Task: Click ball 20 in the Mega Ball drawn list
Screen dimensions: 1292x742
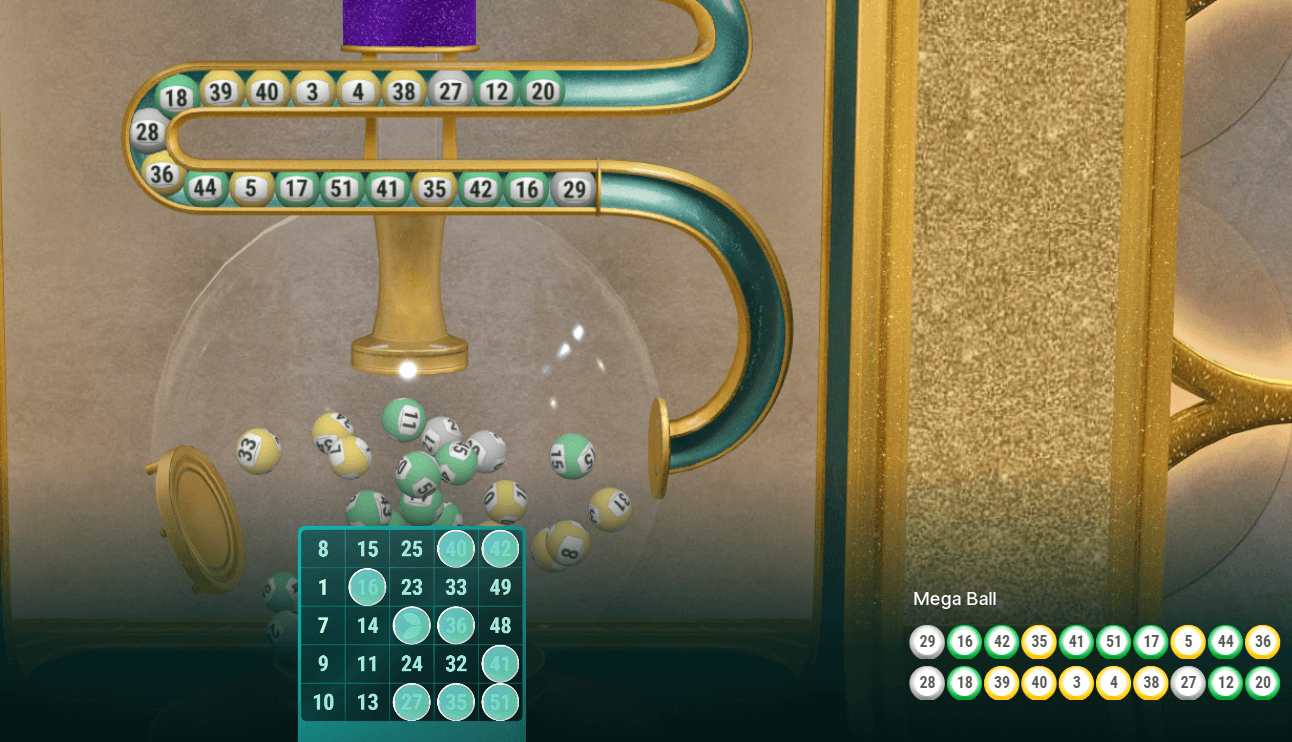Action: point(1263,683)
